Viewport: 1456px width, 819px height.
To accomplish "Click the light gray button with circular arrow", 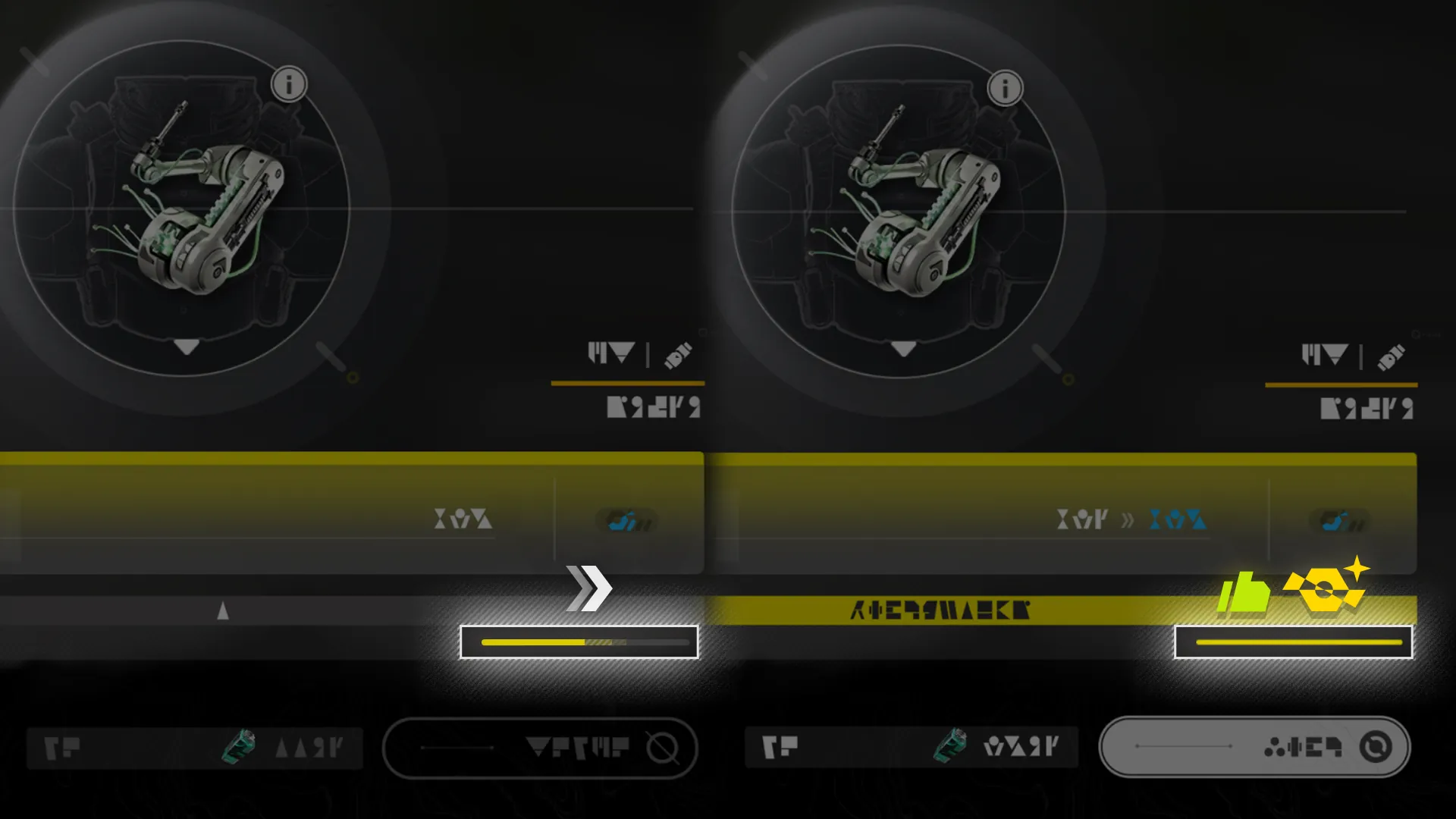I will click(1254, 747).
